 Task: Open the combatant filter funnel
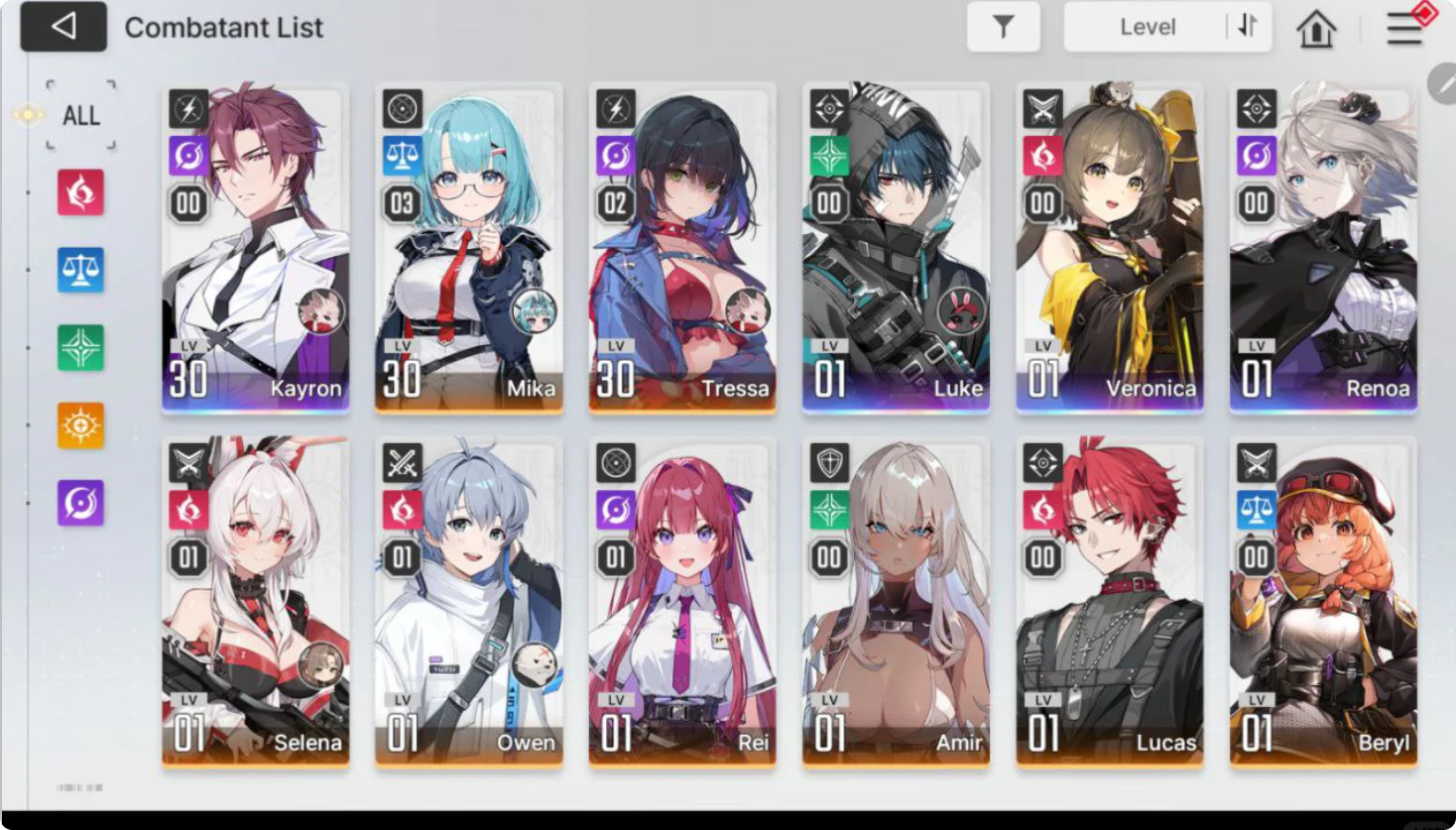pos(1003,27)
